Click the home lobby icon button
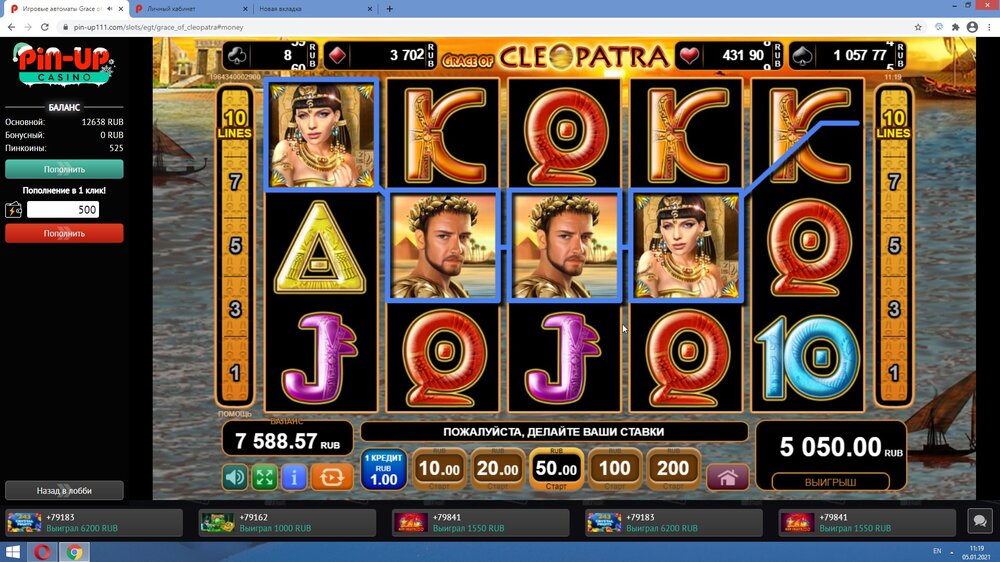Screen dimensions: 1000x562 click(x=727, y=477)
